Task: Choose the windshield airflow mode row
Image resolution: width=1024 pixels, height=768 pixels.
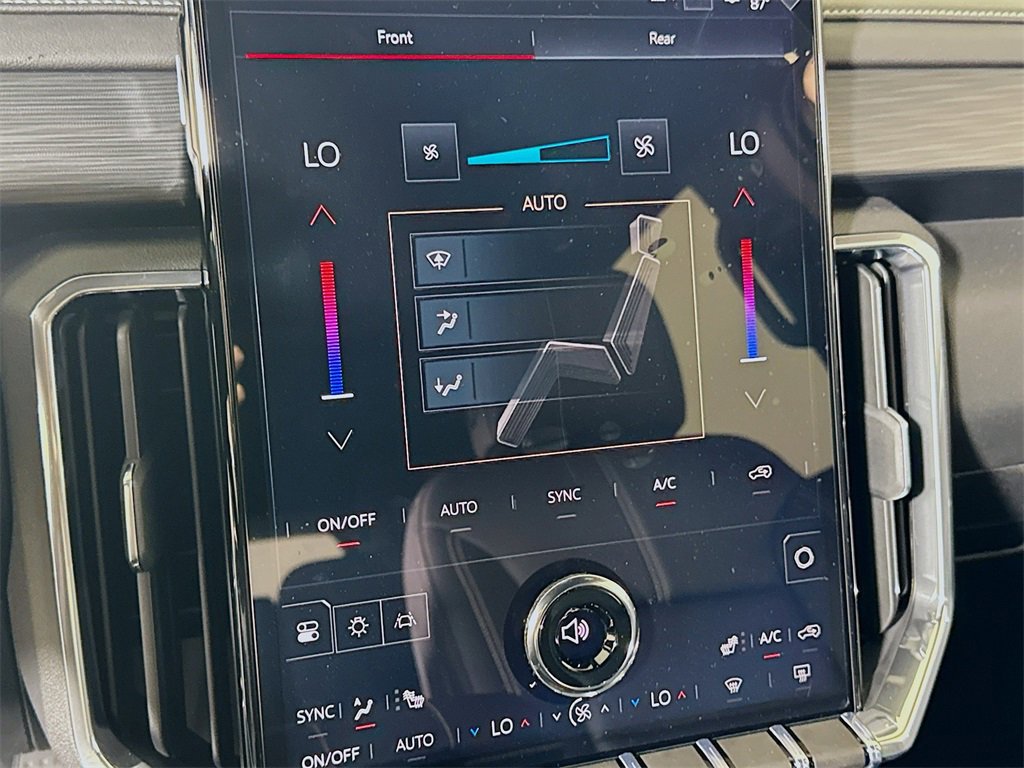Action: 520,260
